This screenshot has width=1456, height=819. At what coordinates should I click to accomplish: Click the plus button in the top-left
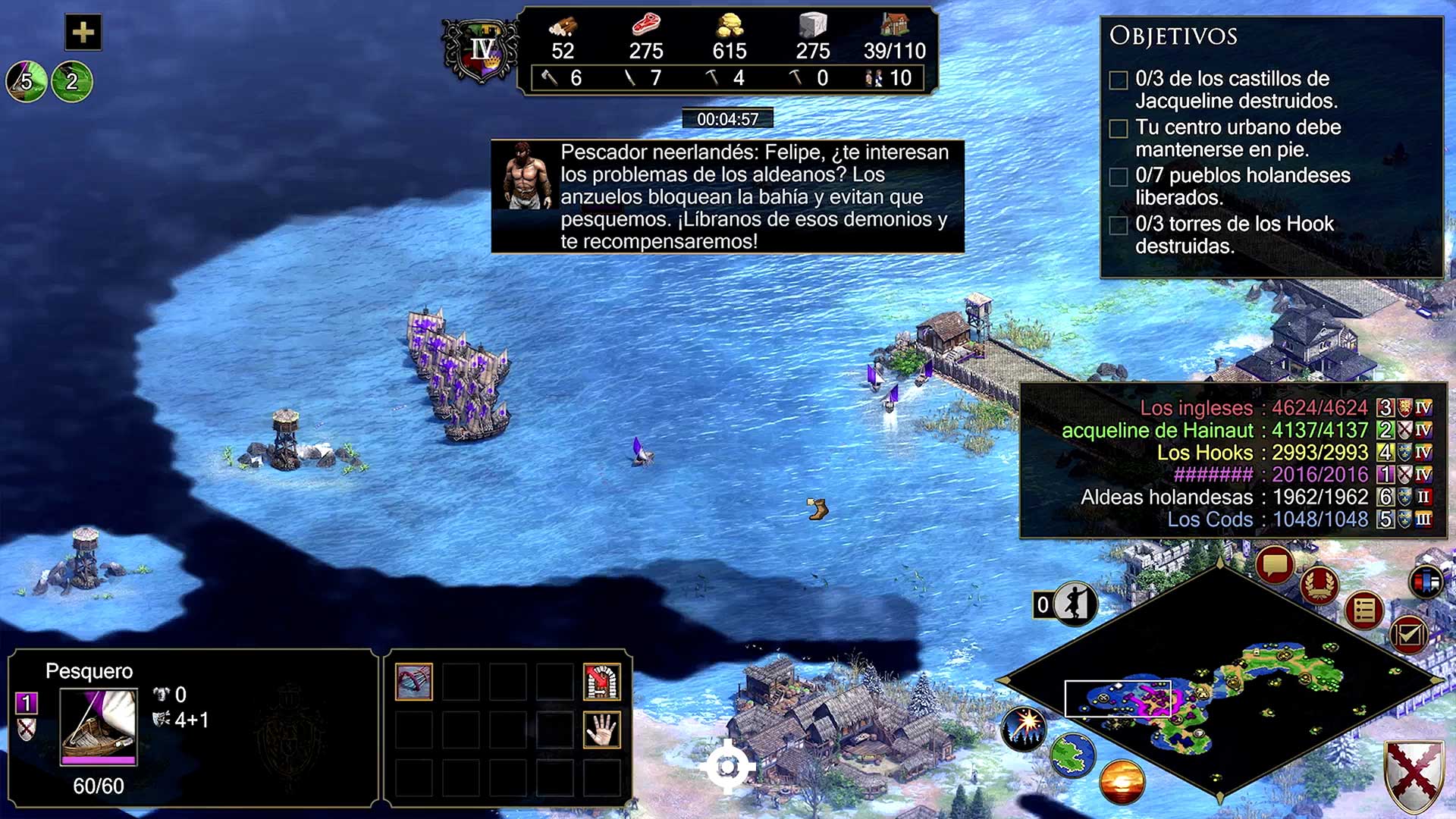click(x=83, y=33)
